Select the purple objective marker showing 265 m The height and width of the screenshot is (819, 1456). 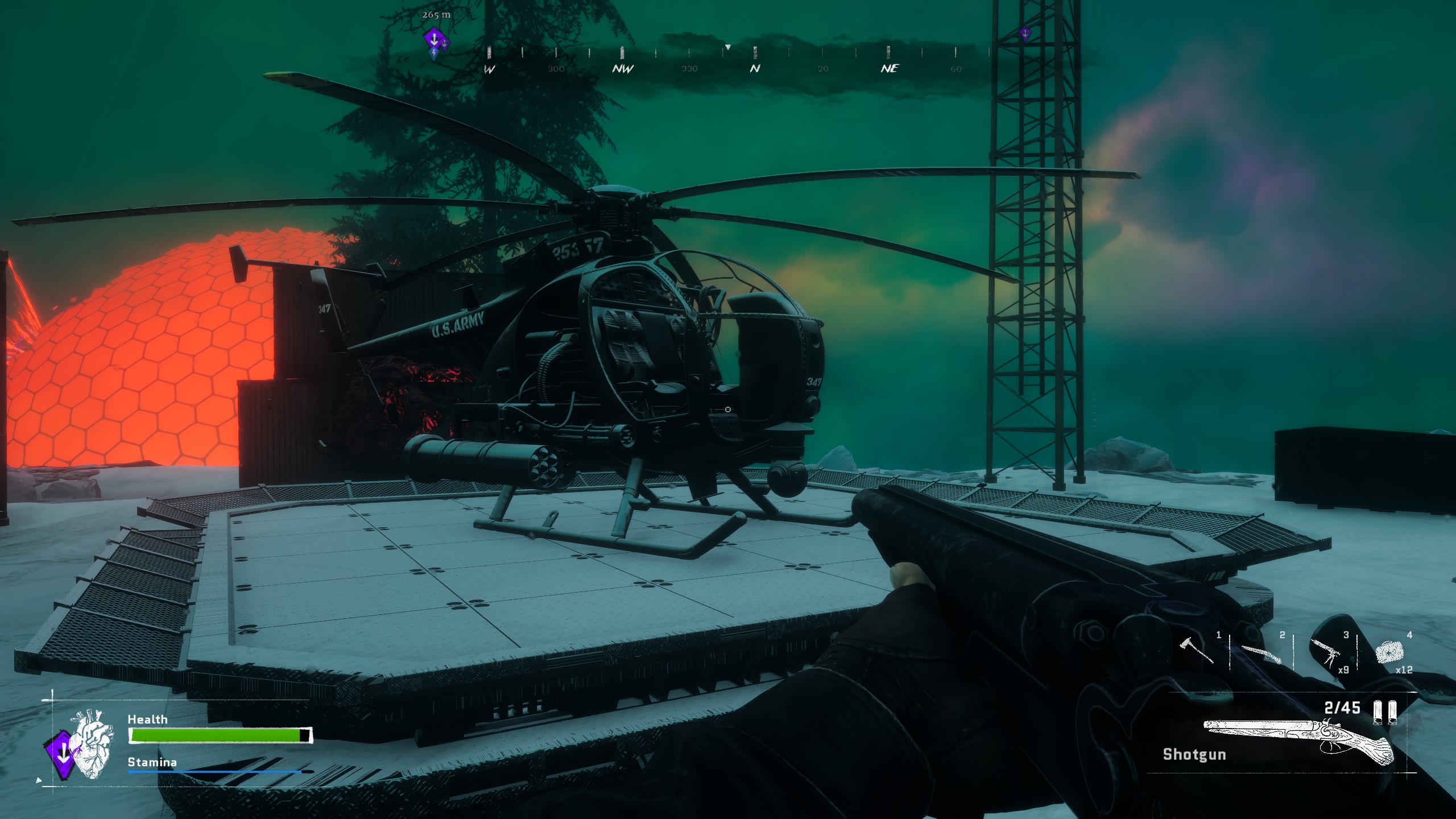[x=433, y=39]
